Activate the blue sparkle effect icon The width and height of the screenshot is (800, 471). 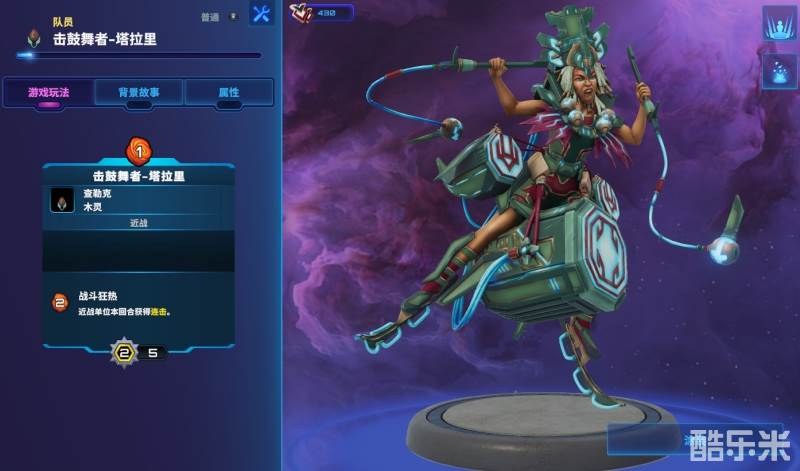(x=778, y=69)
